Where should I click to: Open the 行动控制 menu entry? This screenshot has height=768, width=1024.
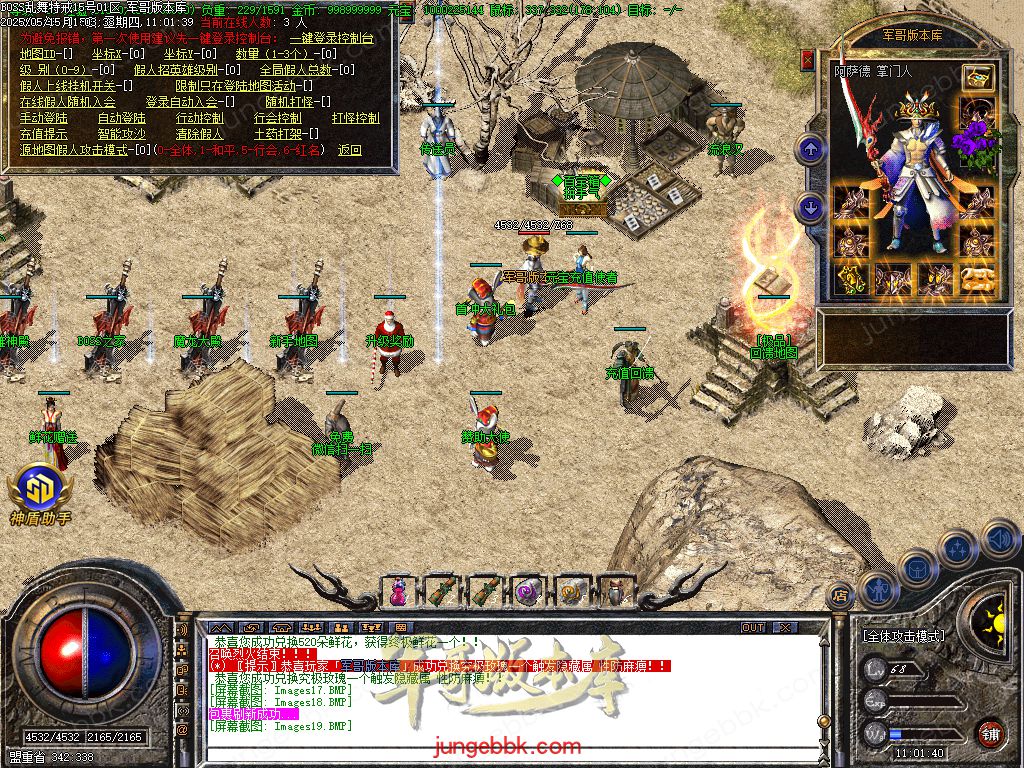point(200,118)
